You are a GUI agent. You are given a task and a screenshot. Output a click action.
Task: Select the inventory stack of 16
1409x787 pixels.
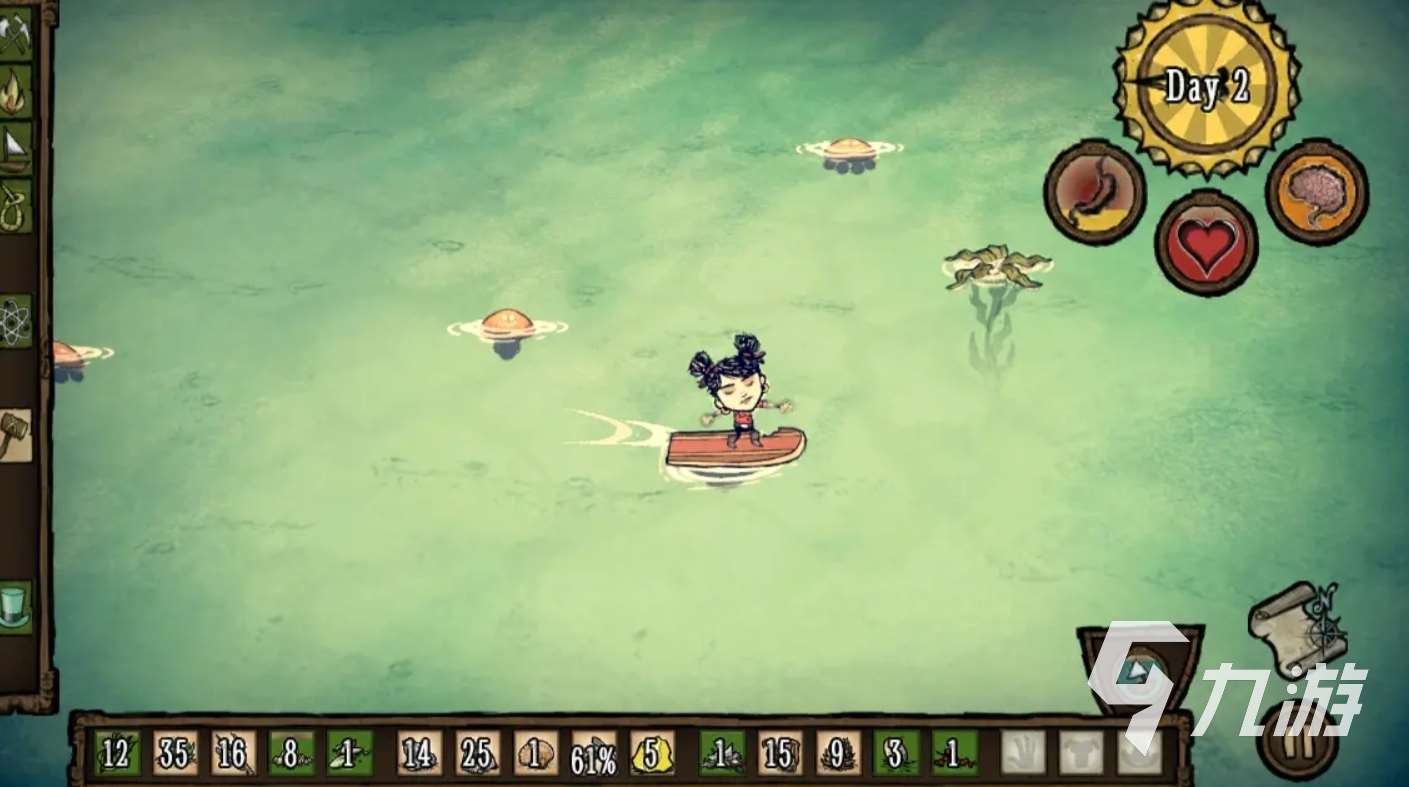(233, 753)
